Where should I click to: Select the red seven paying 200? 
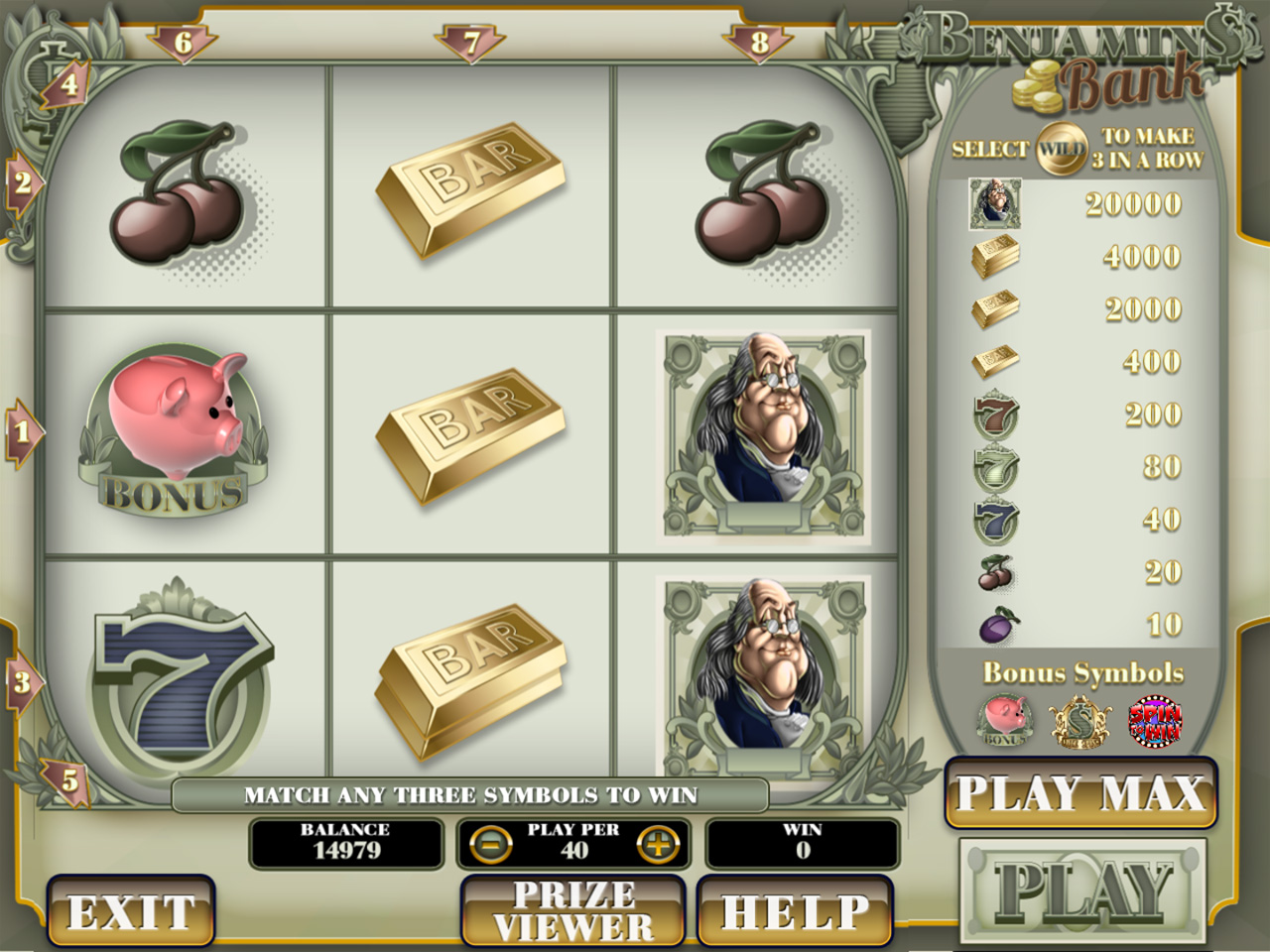pyautogui.click(x=995, y=415)
